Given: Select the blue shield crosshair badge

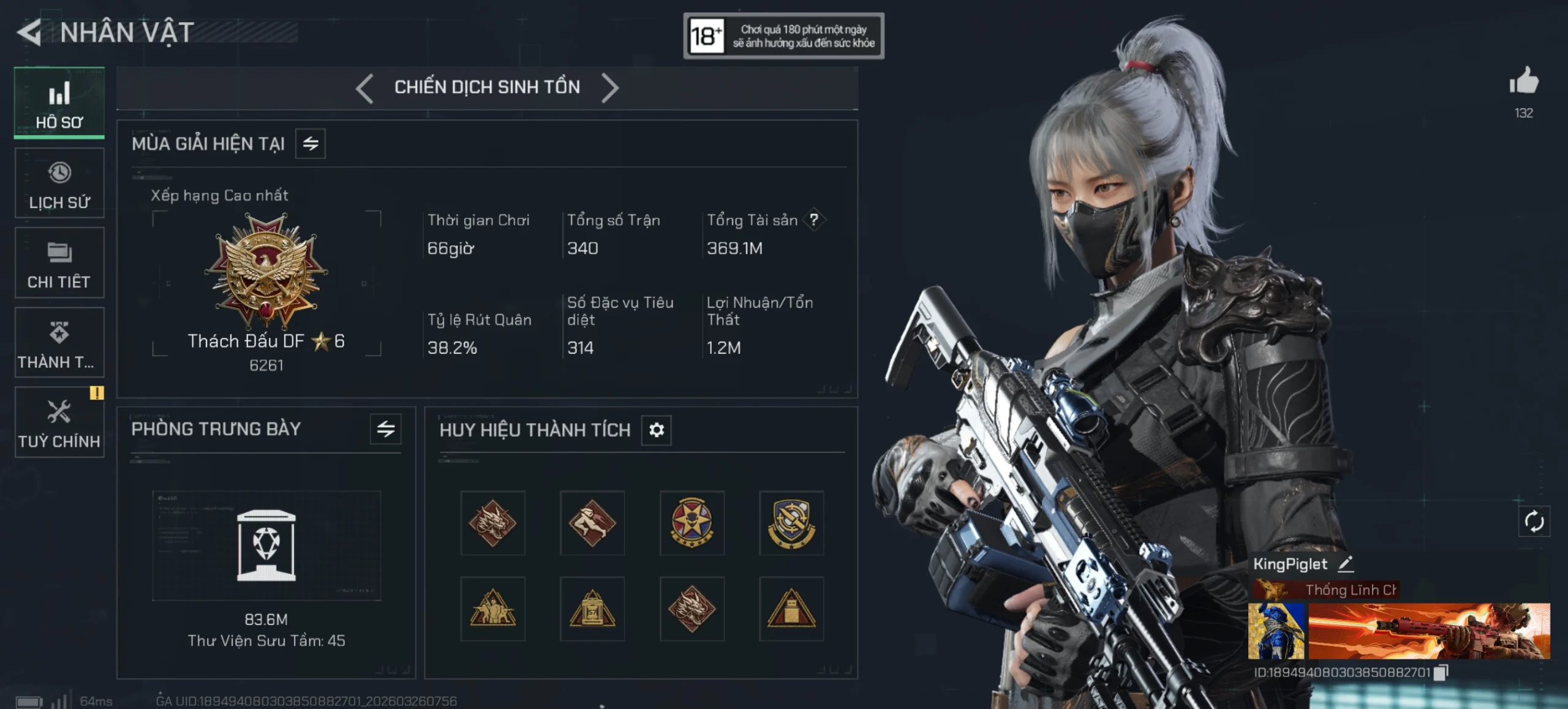Looking at the screenshot, I should tap(791, 523).
